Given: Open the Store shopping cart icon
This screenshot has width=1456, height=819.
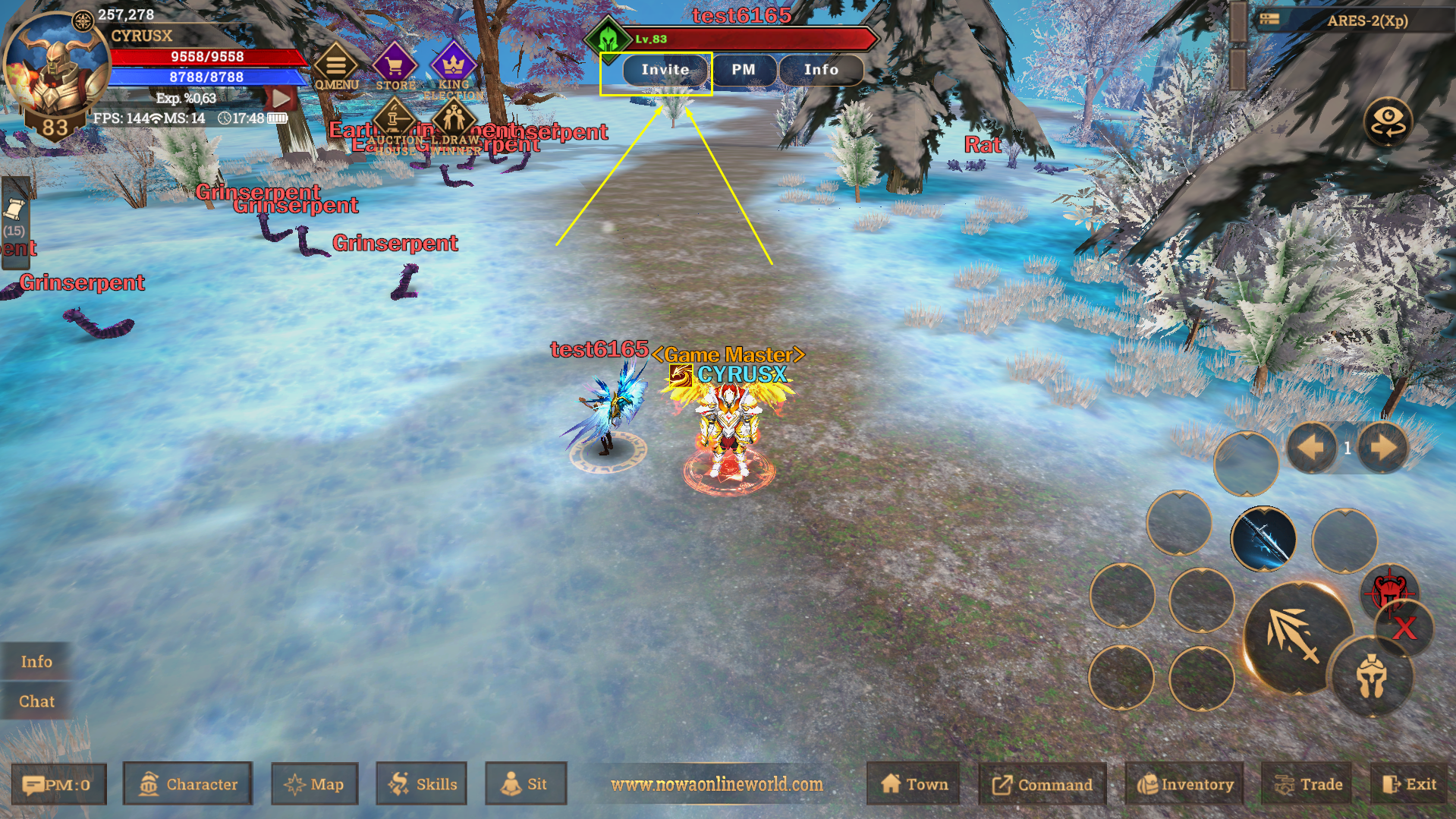Looking at the screenshot, I should pyautogui.click(x=395, y=65).
